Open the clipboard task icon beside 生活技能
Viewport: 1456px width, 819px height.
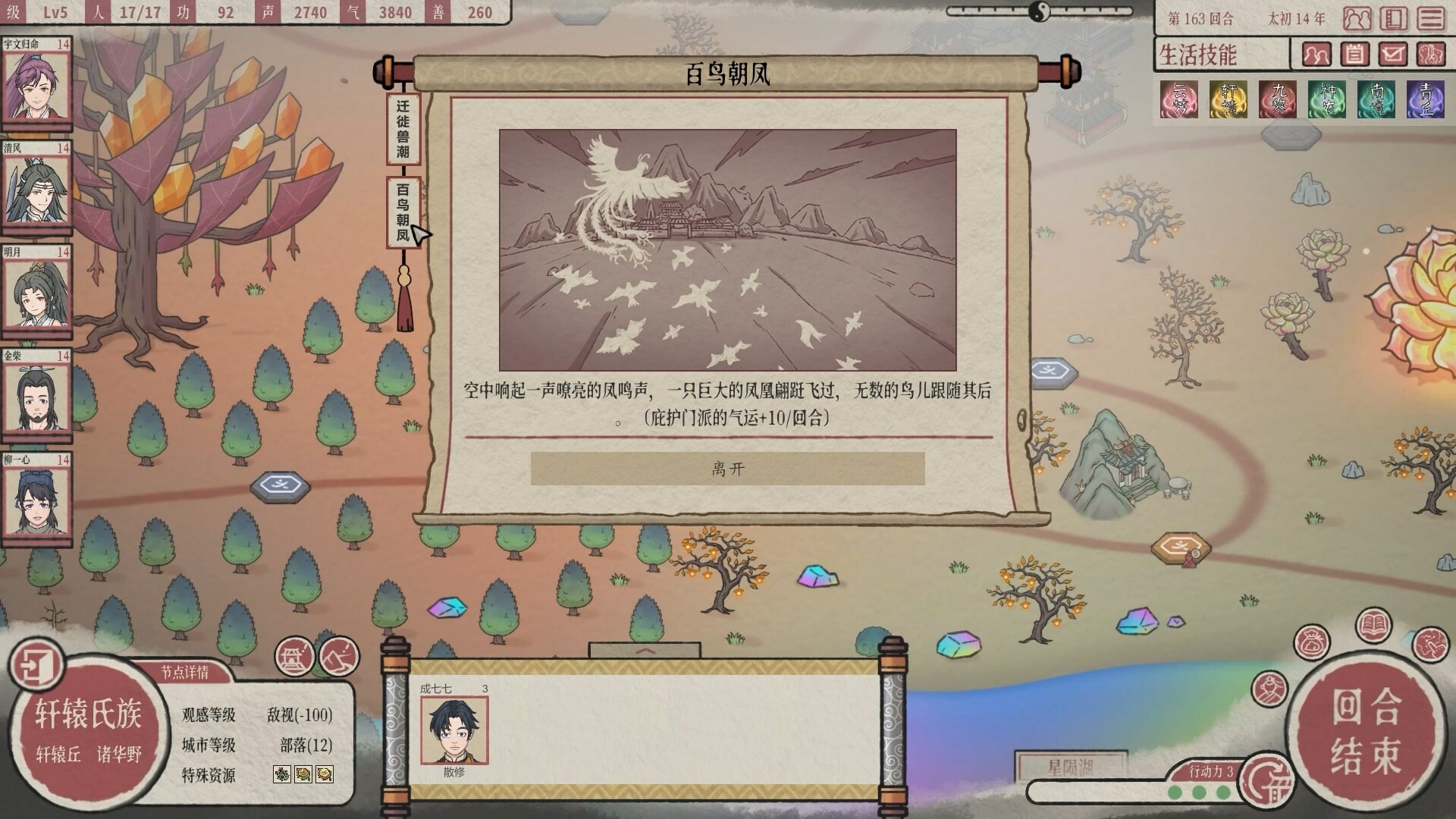(1355, 55)
